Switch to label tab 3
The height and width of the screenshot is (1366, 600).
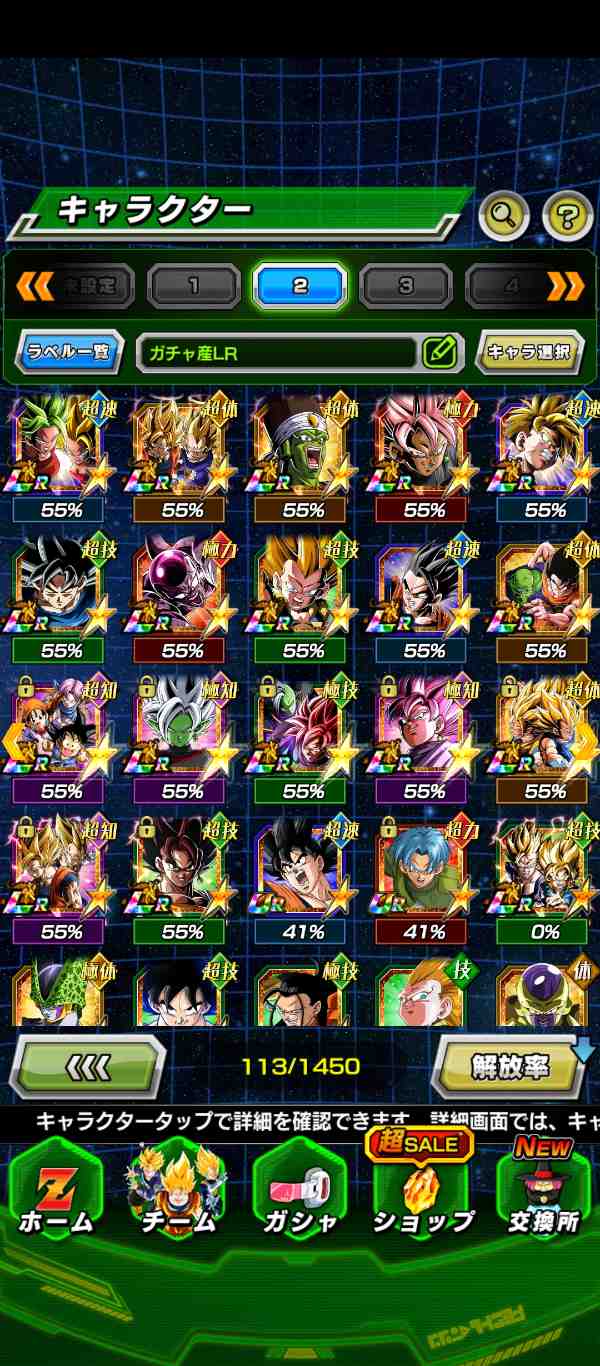click(x=406, y=286)
